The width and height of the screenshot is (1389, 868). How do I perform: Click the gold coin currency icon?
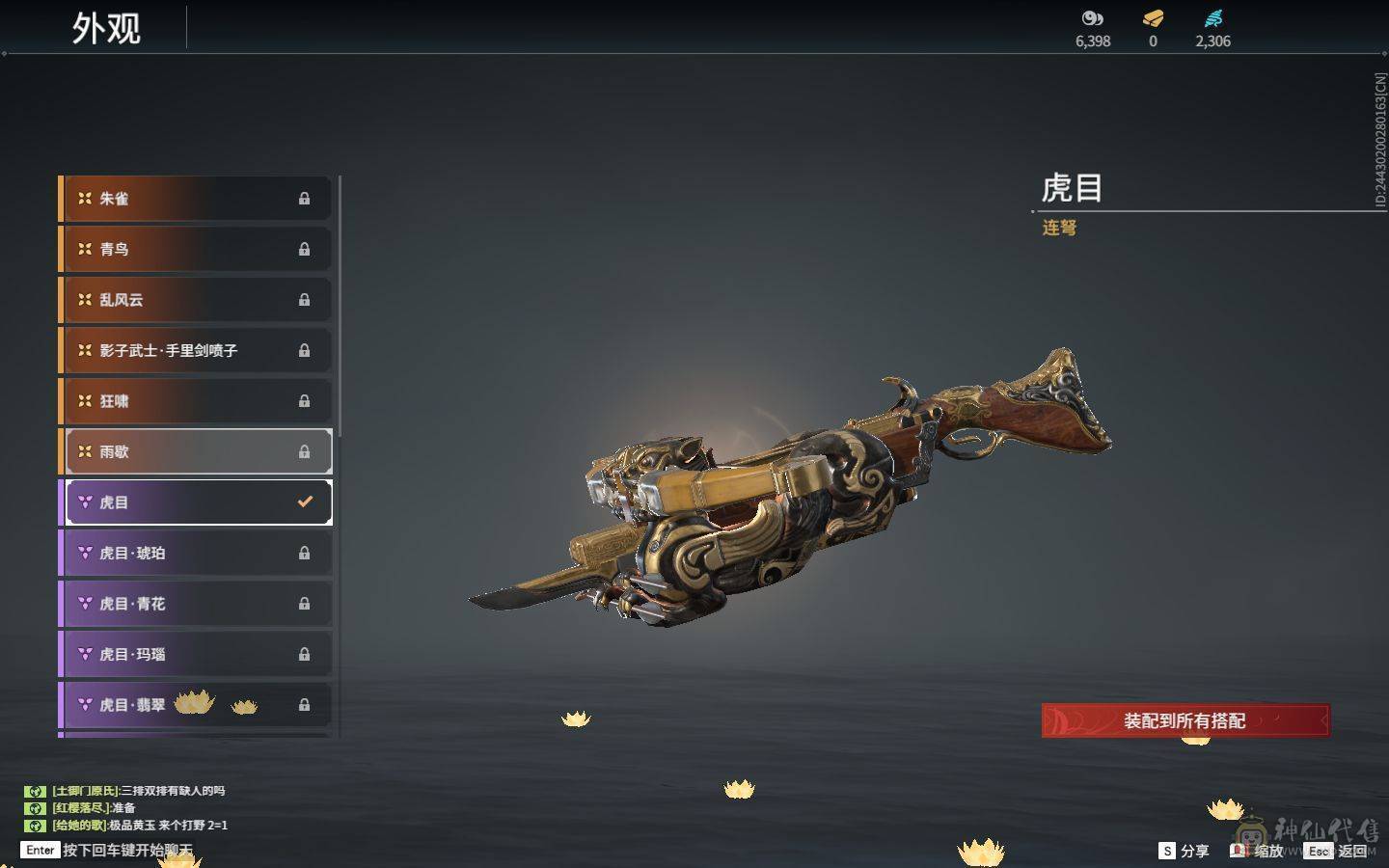1091,16
